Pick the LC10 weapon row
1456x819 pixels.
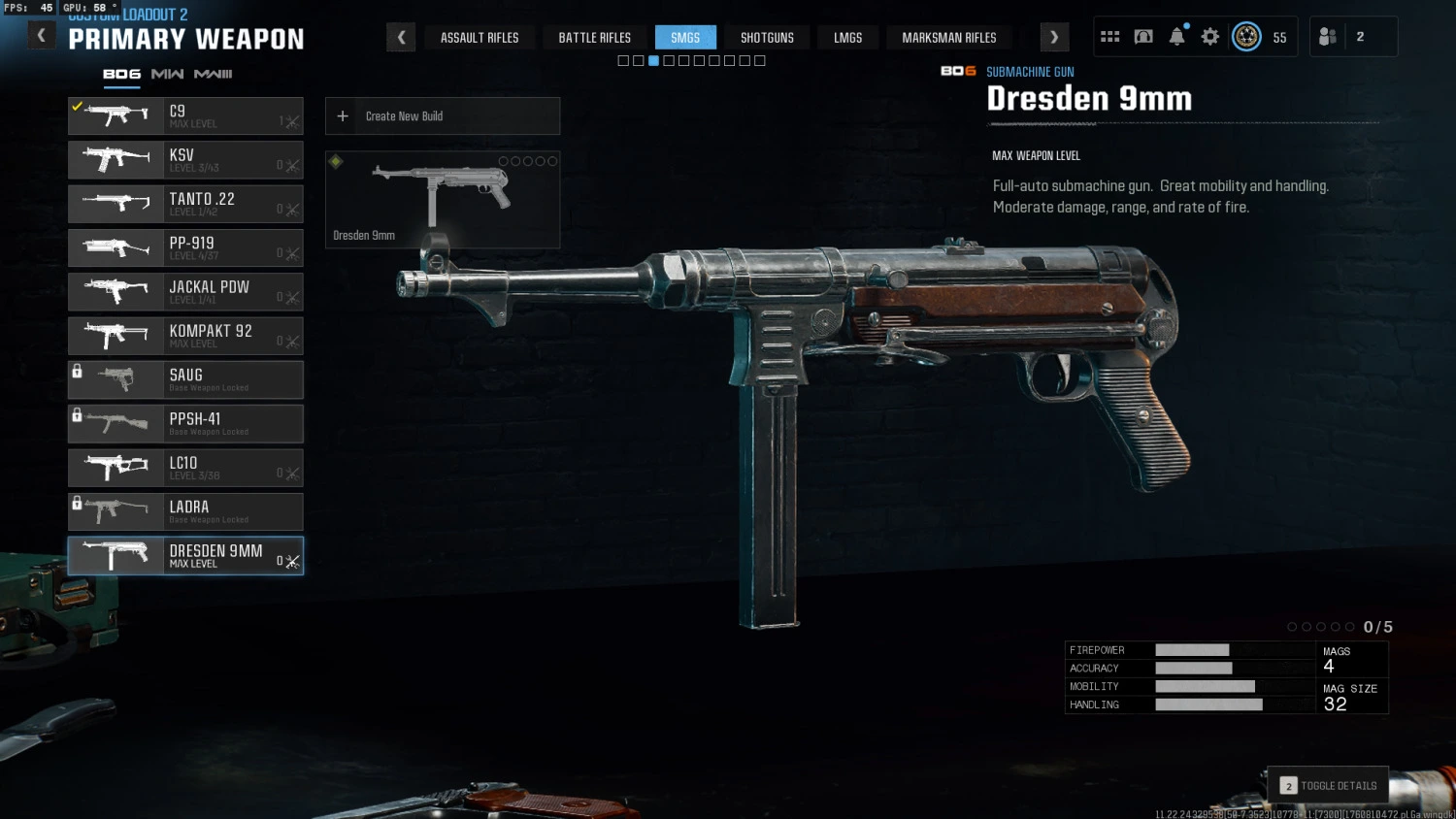[185, 468]
